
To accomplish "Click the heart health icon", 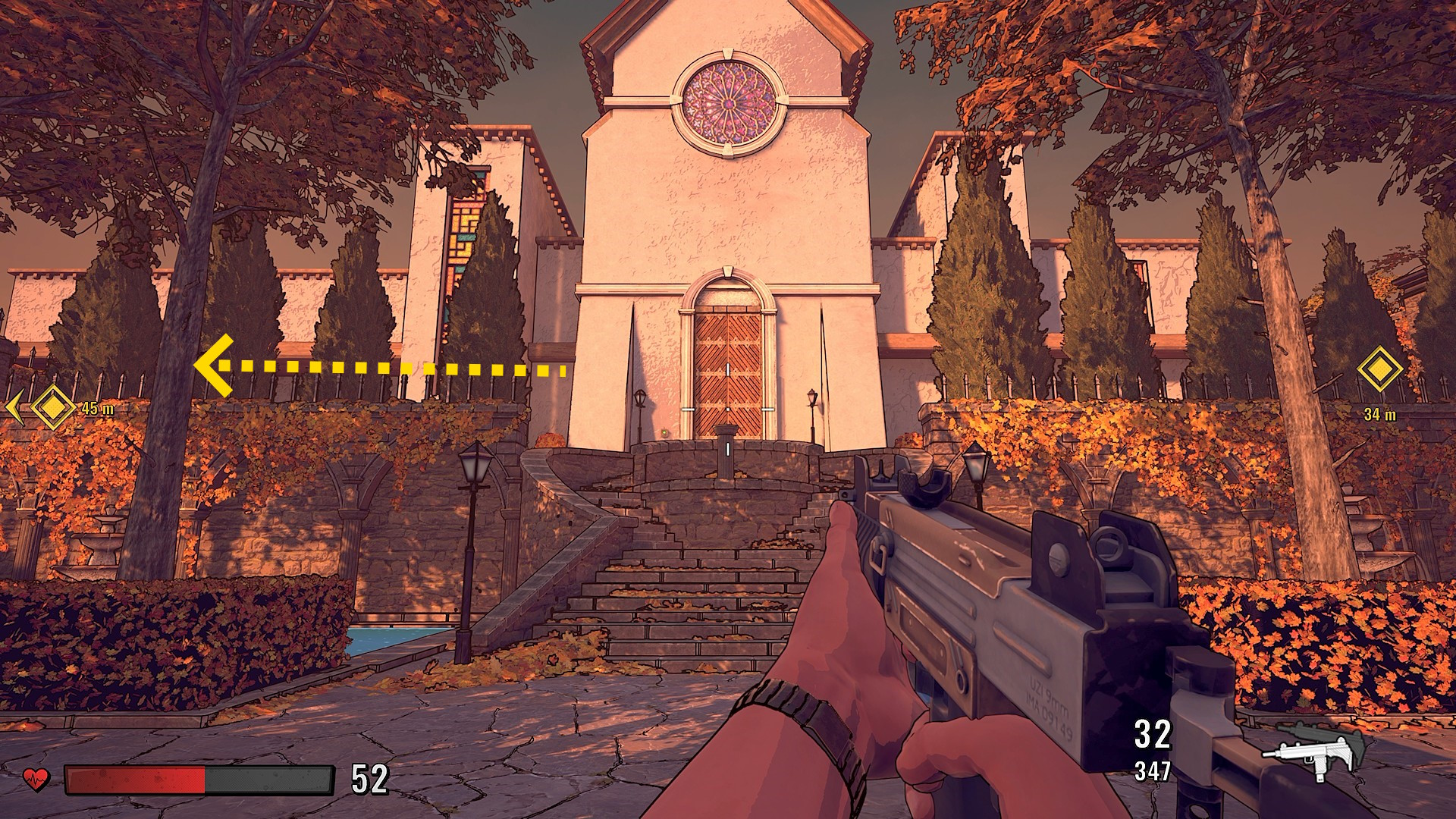I will pos(36,778).
